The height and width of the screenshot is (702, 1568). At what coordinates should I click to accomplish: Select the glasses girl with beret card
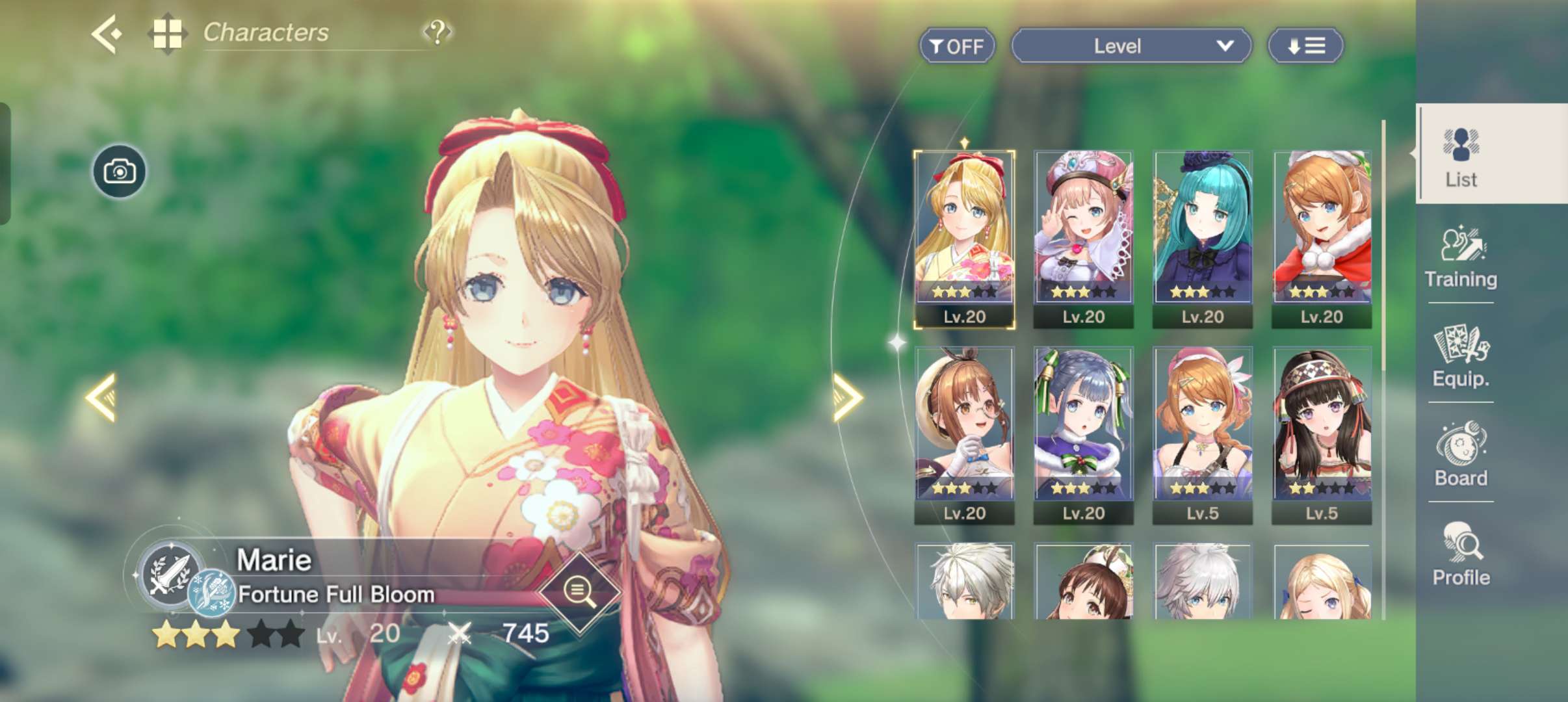(964, 435)
